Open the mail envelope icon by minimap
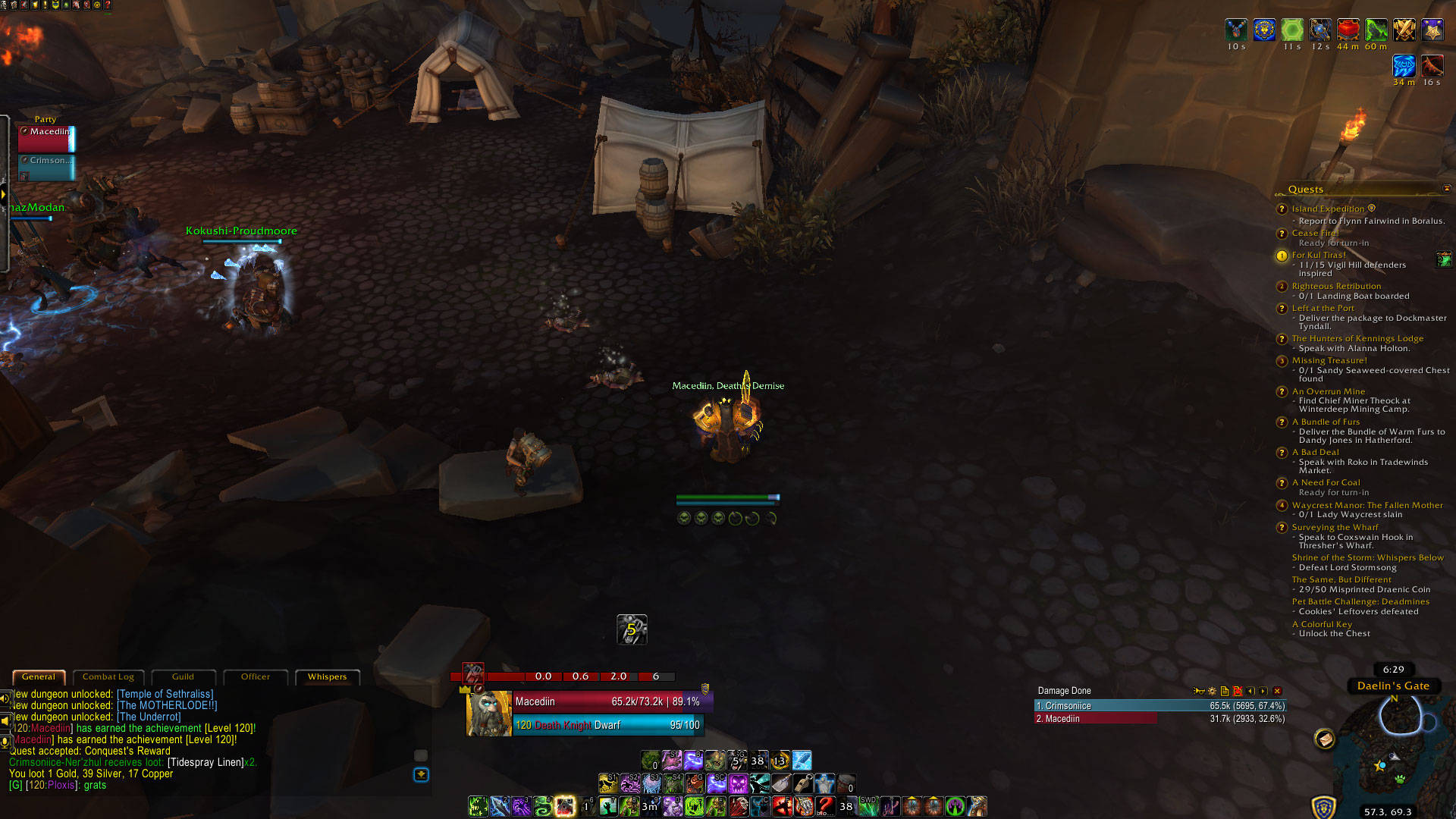 click(x=1325, y=738)
